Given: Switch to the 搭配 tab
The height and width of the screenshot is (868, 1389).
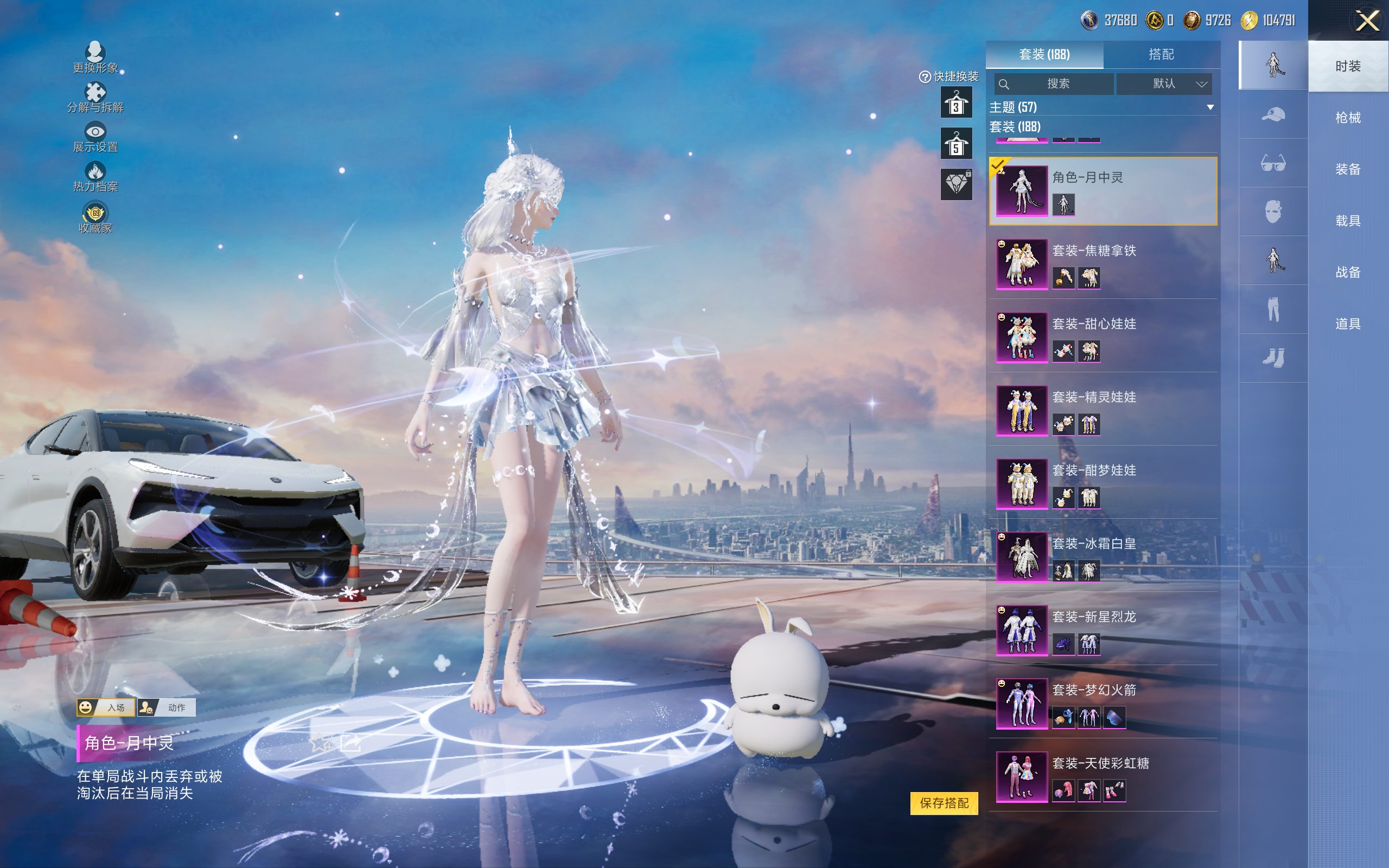Looking at the screenshot, I should (1161, 55).
